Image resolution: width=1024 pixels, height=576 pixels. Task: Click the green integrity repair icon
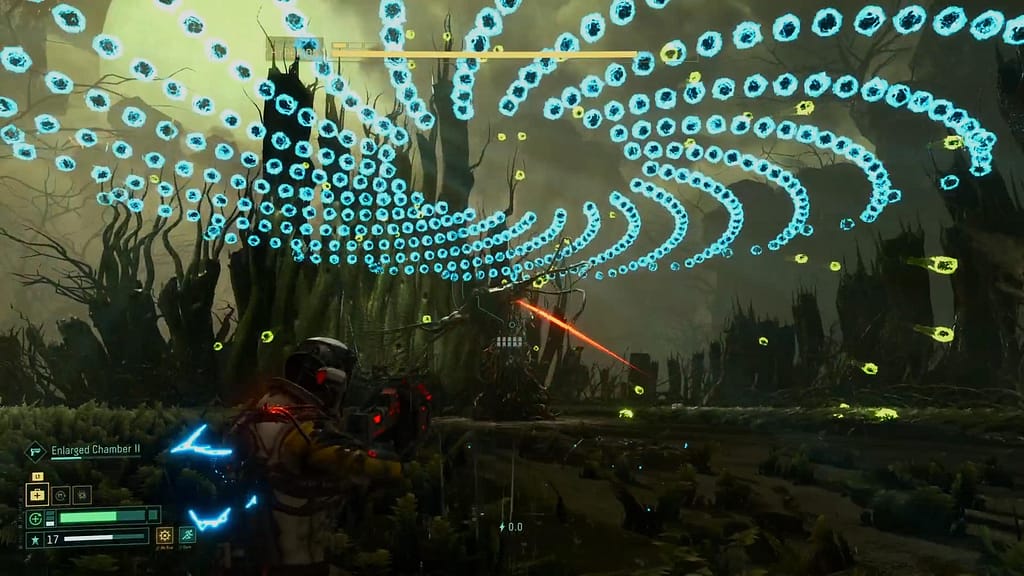coord(35,518)
